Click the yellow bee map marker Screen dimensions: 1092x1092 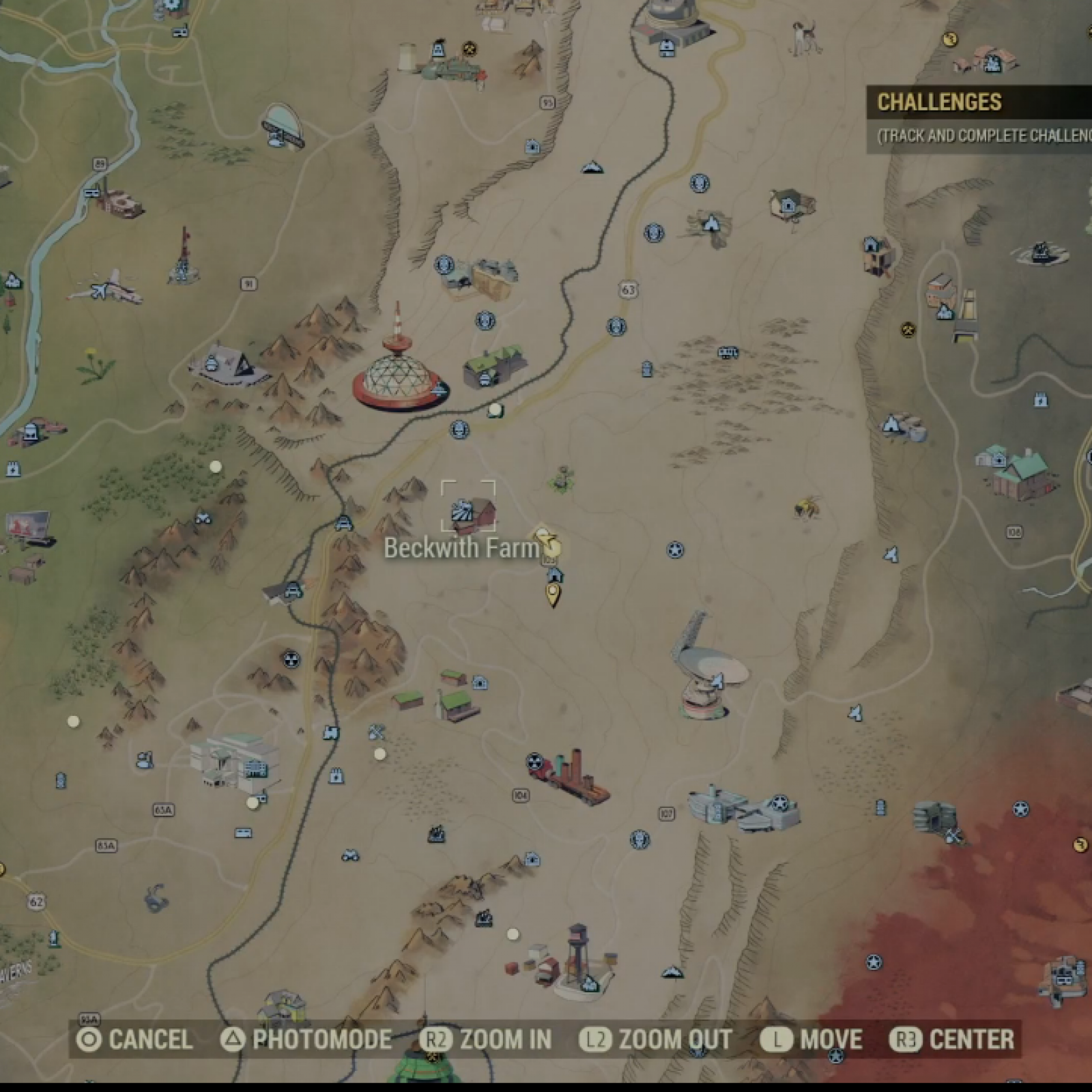[806, 508]
